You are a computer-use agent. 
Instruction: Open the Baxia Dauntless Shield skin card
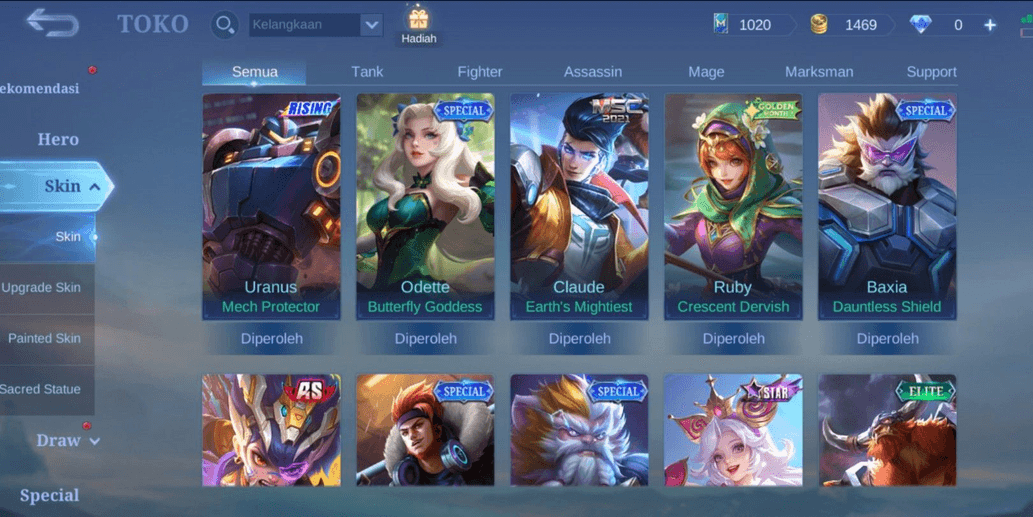point(887,207)
